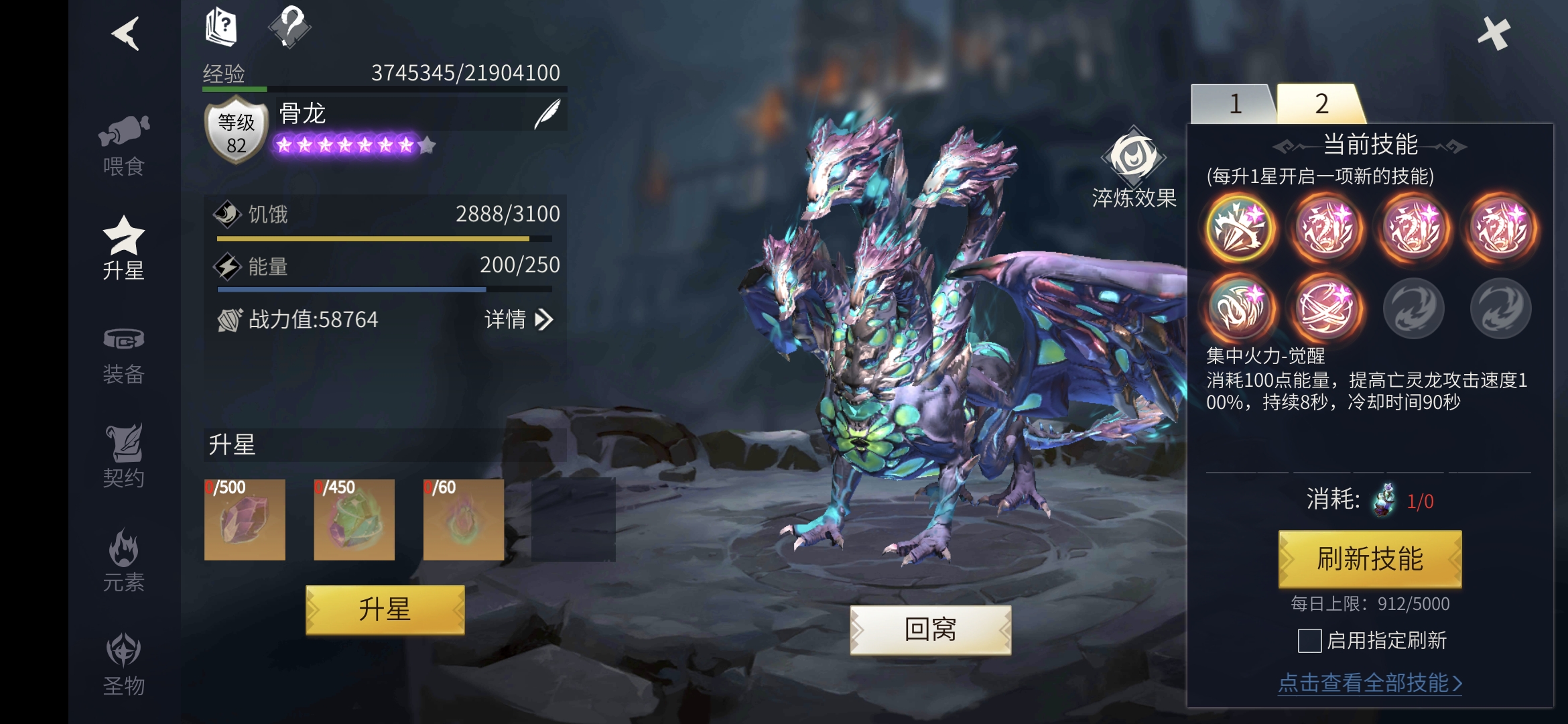This screenshot has height=724, width=1568.
Task: Go back with the arrow button
Action: pos(125,34)
